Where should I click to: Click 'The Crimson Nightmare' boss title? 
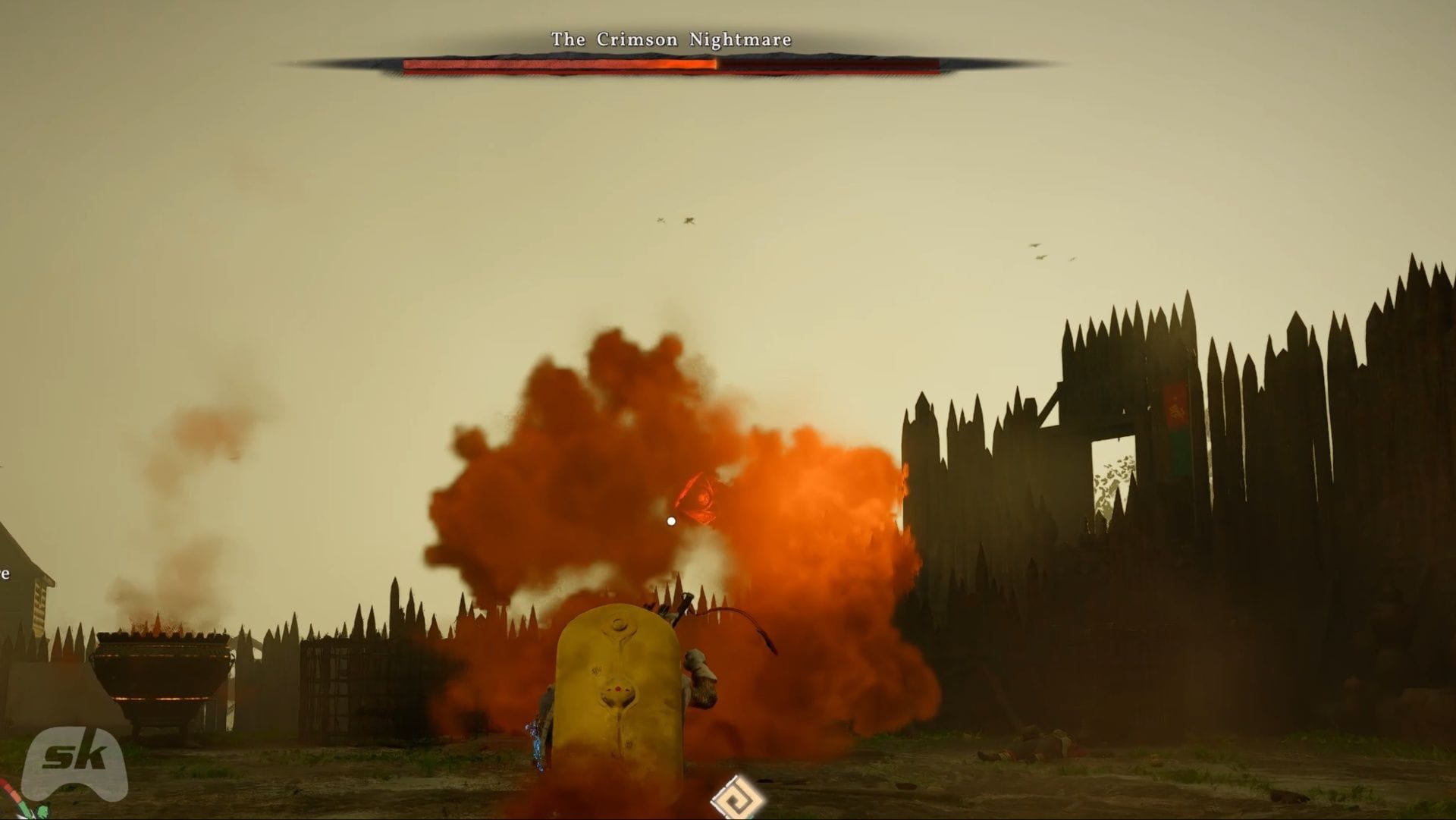pos(670,39)
